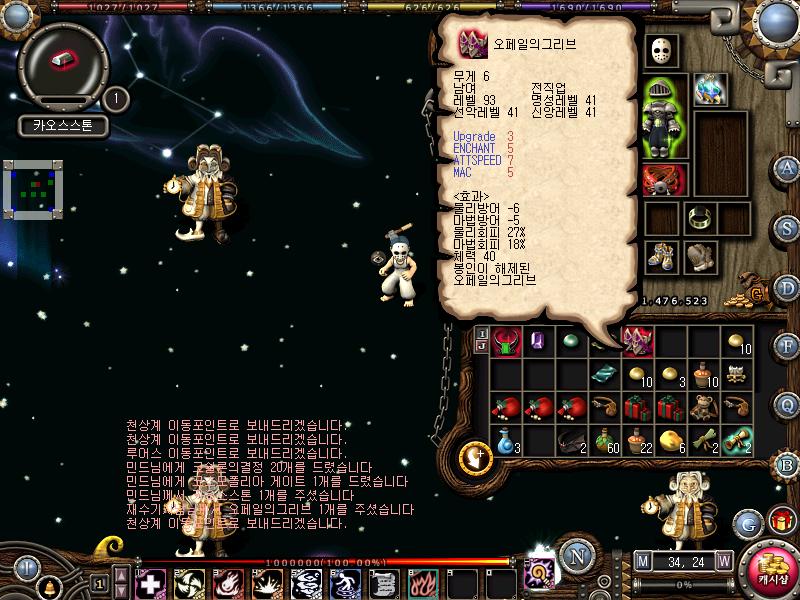Viewport: 800px width, 600px height.
Task: Click the hockey mask equipment slot
Action: point(661,49)
